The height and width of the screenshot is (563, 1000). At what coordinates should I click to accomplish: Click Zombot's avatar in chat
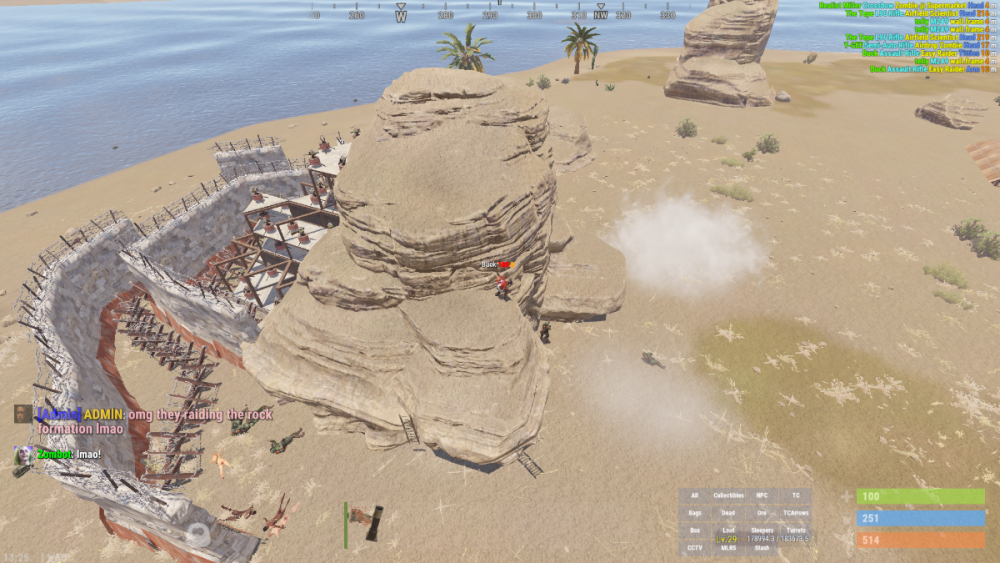coord(23,455)
